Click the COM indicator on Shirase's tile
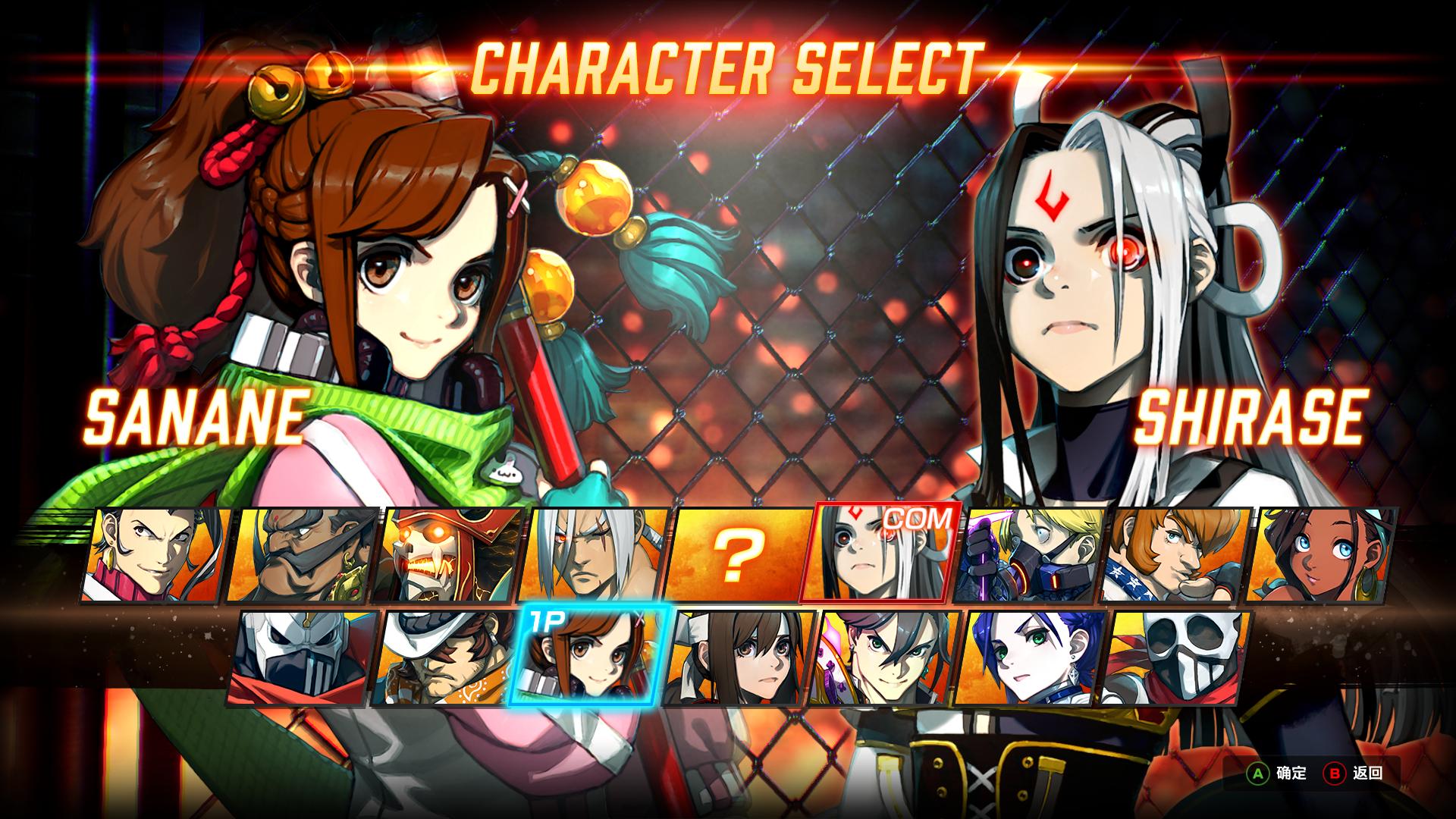This screenshot has width=1456, height=819. pyautogui.click(x=918, y=520)
